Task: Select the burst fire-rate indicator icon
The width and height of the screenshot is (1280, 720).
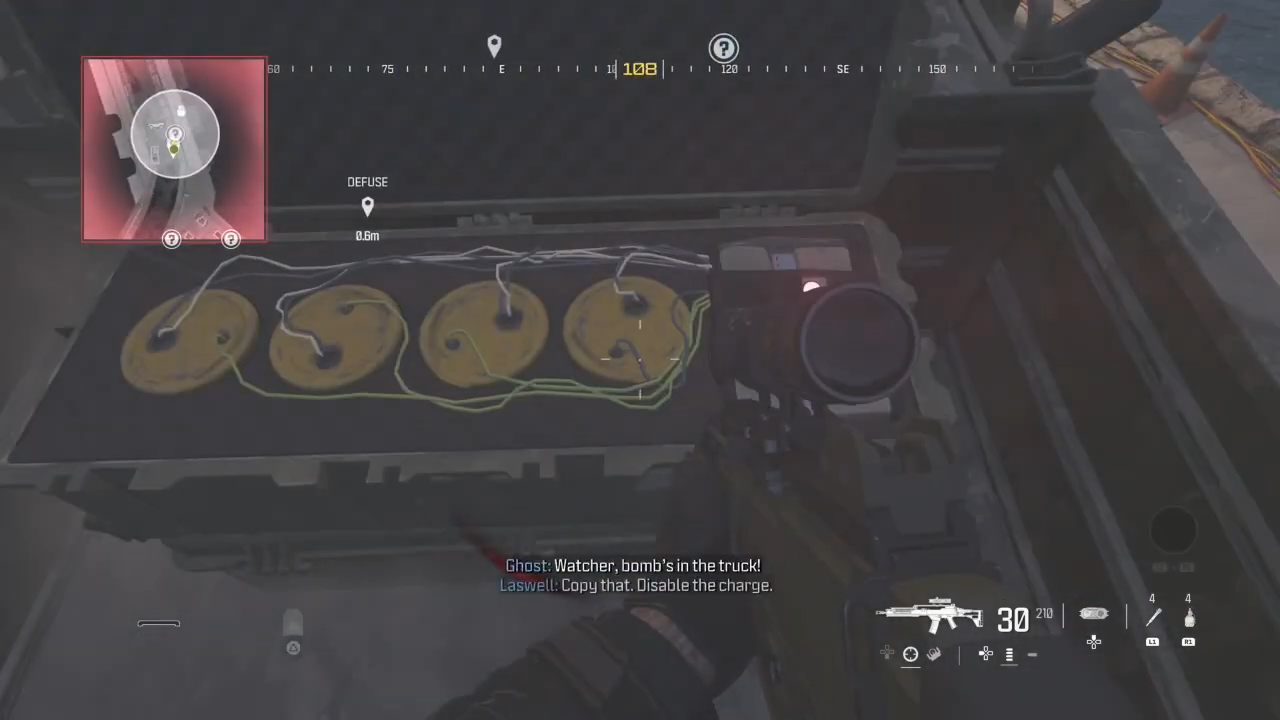Action: 1009,655
